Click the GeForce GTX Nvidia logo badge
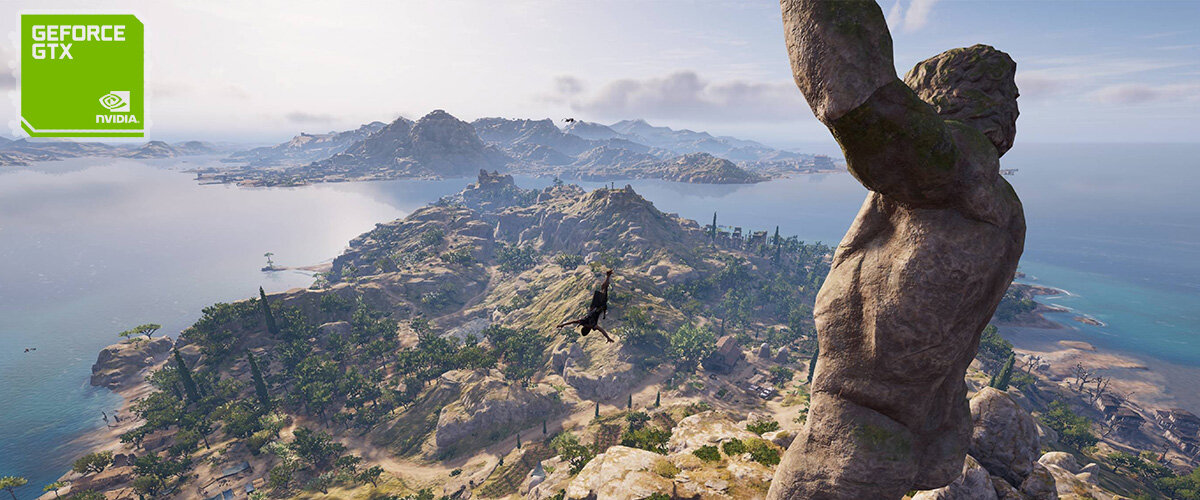The image size is (1200, 500). [82, 75]
